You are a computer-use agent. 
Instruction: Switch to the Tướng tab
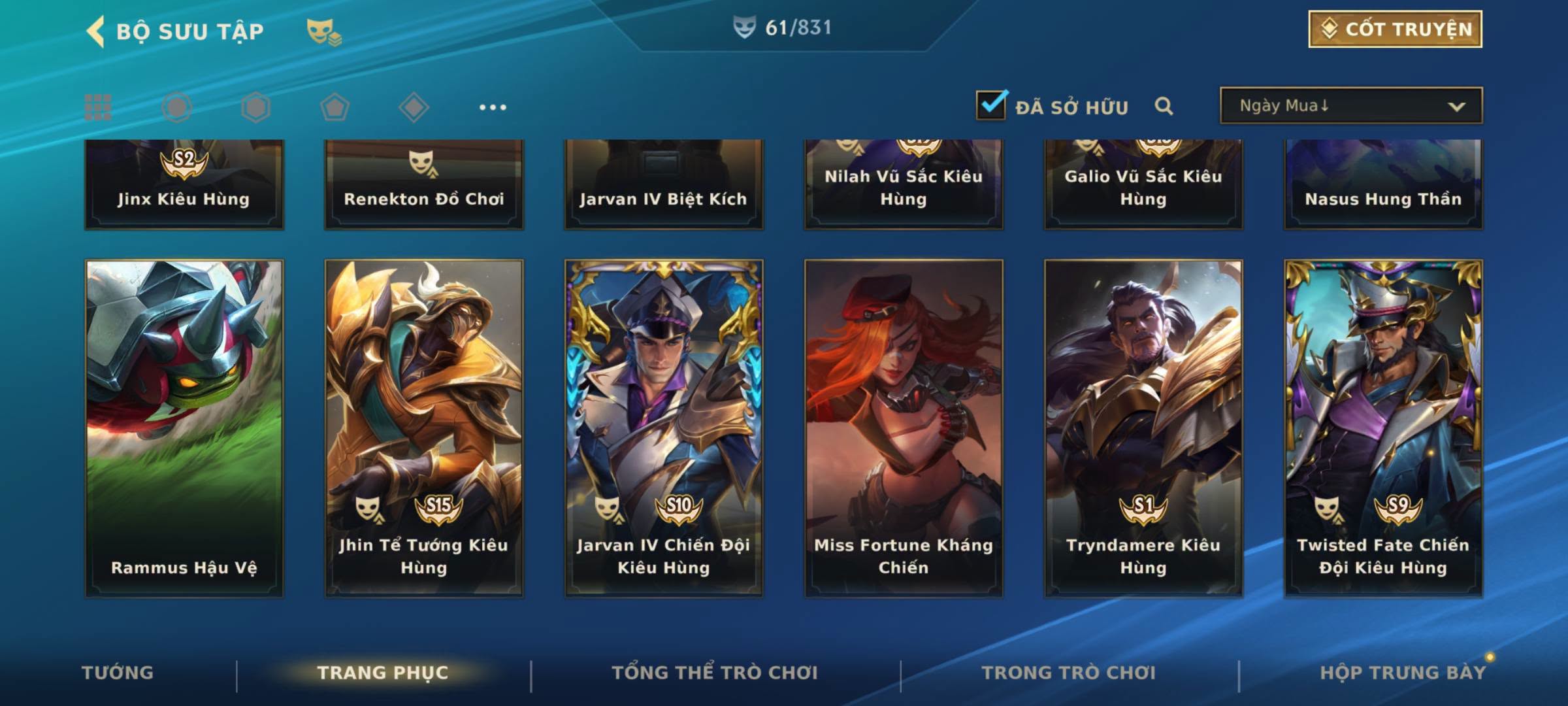click(118, 673)
